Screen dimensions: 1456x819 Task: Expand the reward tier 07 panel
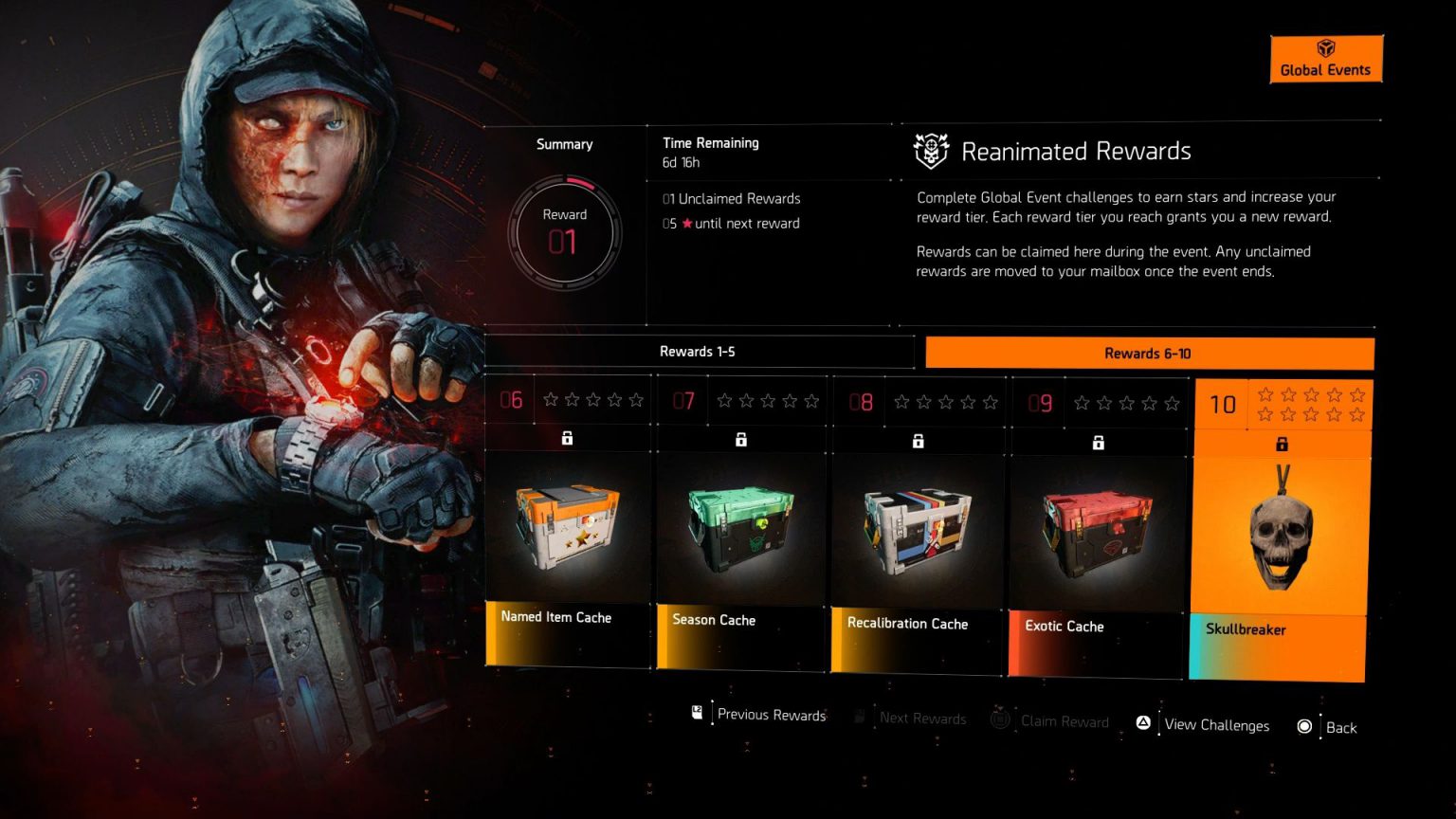coord(740,531)
